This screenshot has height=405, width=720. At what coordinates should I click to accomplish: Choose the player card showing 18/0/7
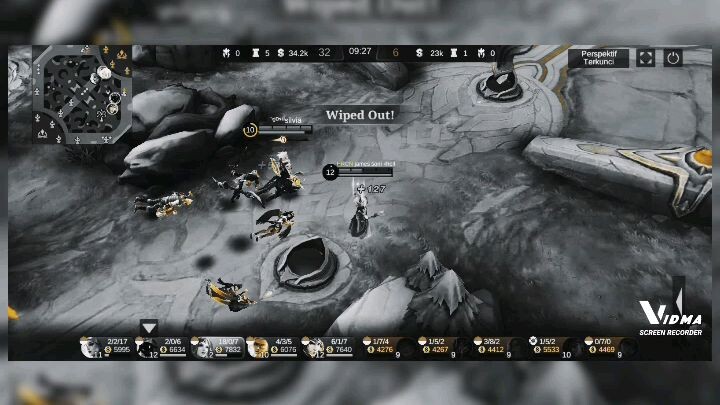coord(217,346)
